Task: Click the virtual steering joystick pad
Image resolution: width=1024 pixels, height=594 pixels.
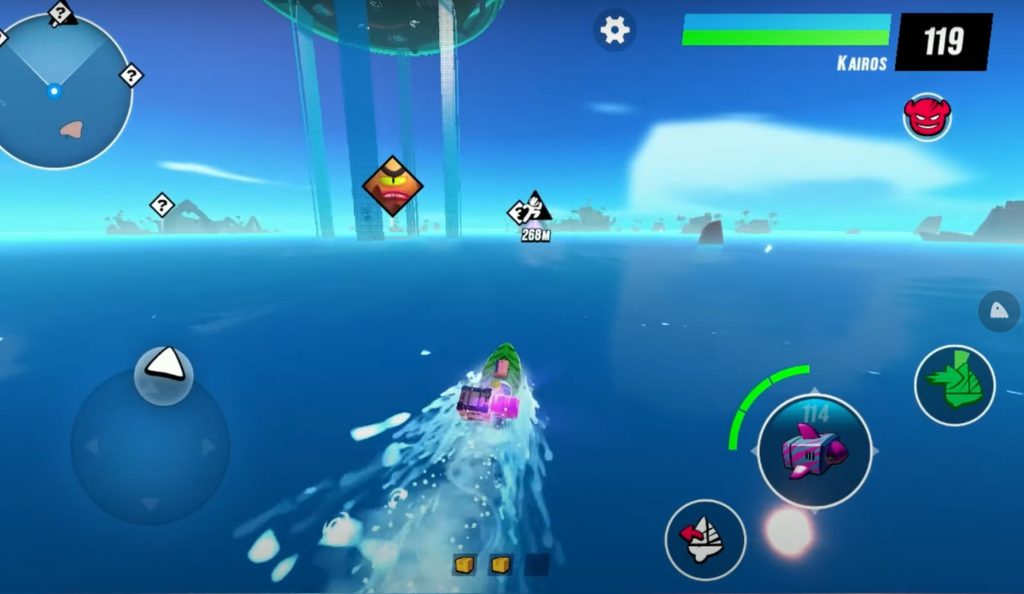Action: (150, 445)
